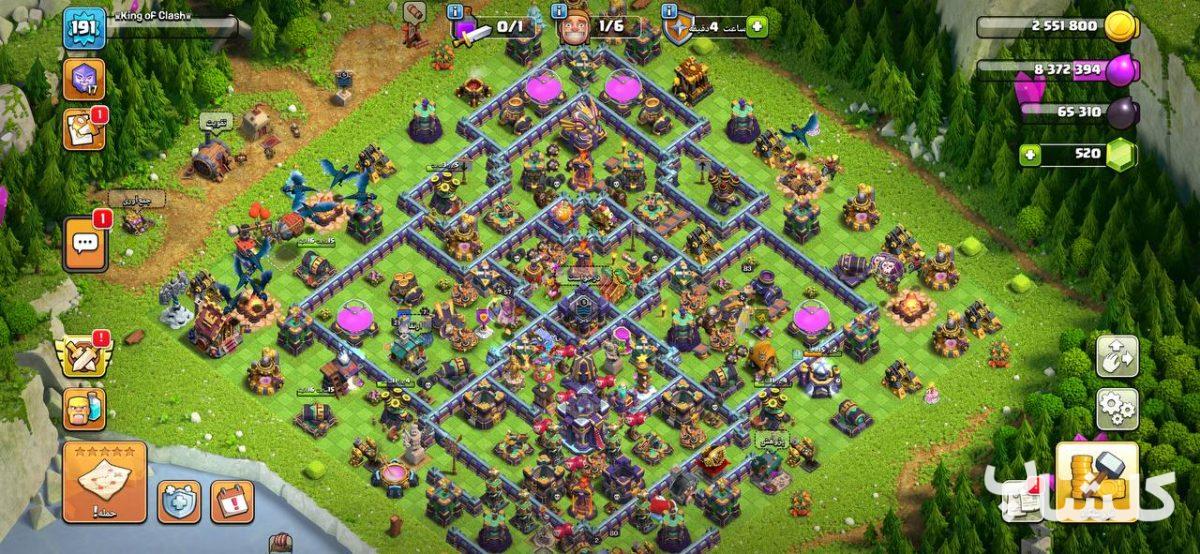This screenshot has height=554, width=1200.
Task: Open the village layout editor button
Action: click(1117, 356)
